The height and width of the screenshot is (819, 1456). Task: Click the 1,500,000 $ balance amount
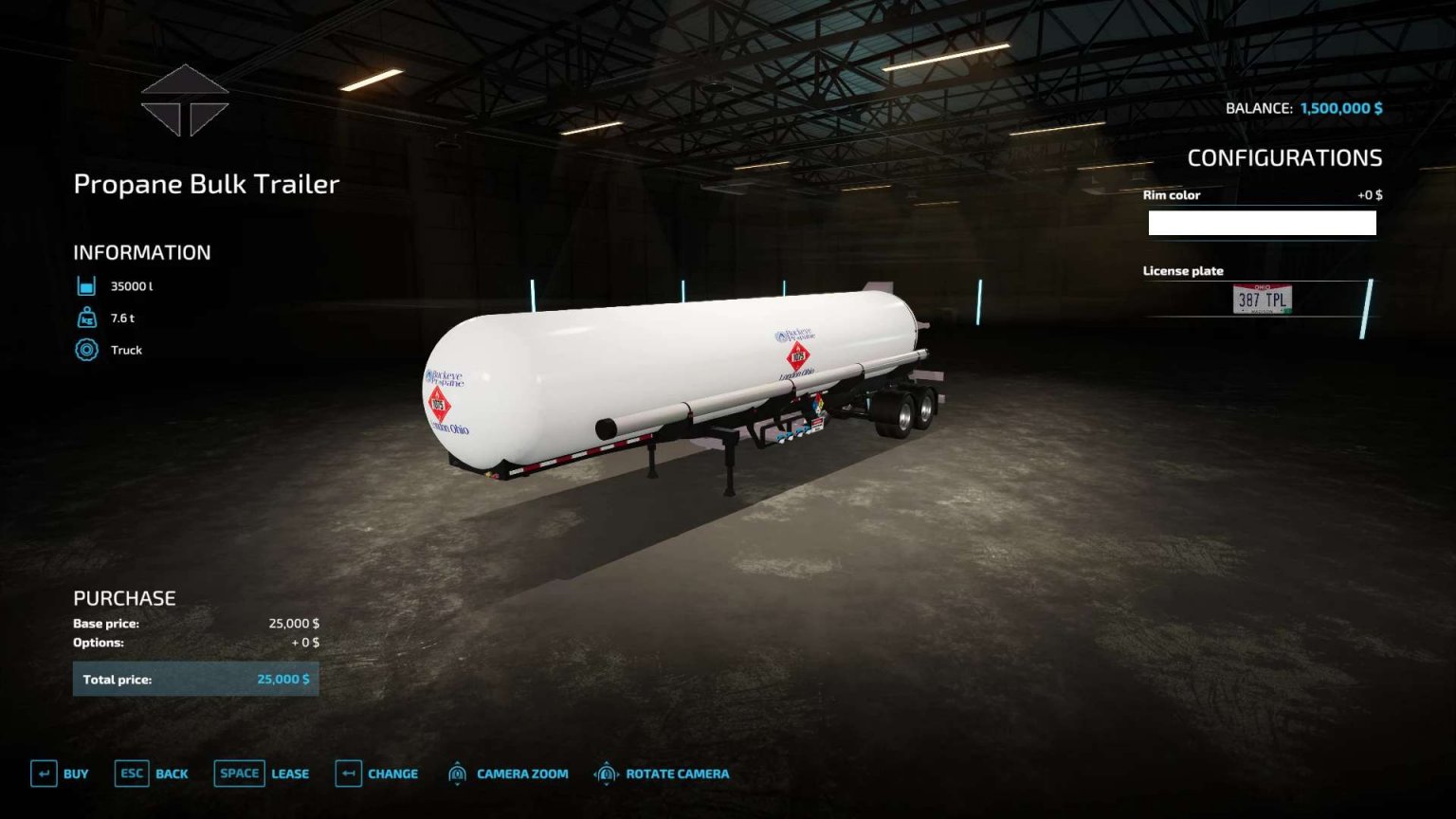click(x=1339, y=108)
